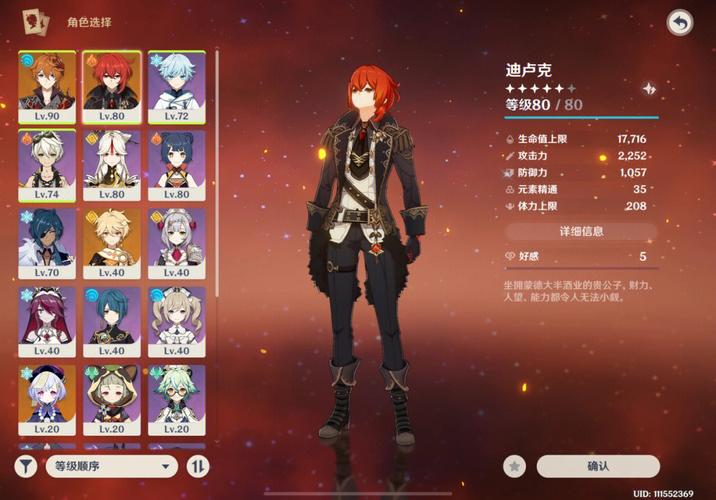Screen dimensions: 716x500
Task: Select Sucrose's portrait
Action: [x=176, y=398]
